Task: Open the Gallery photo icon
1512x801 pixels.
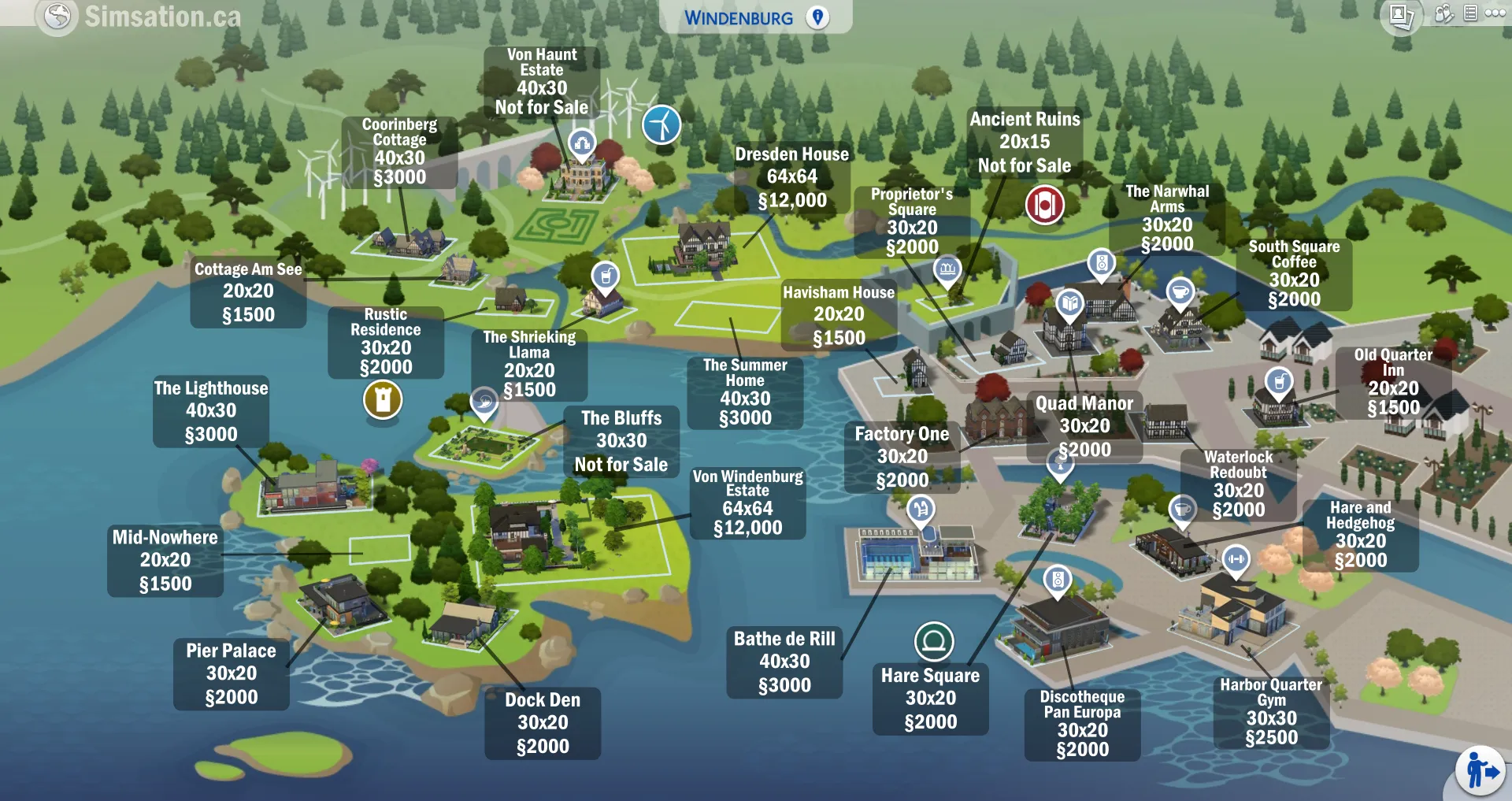Action: 1403,13
